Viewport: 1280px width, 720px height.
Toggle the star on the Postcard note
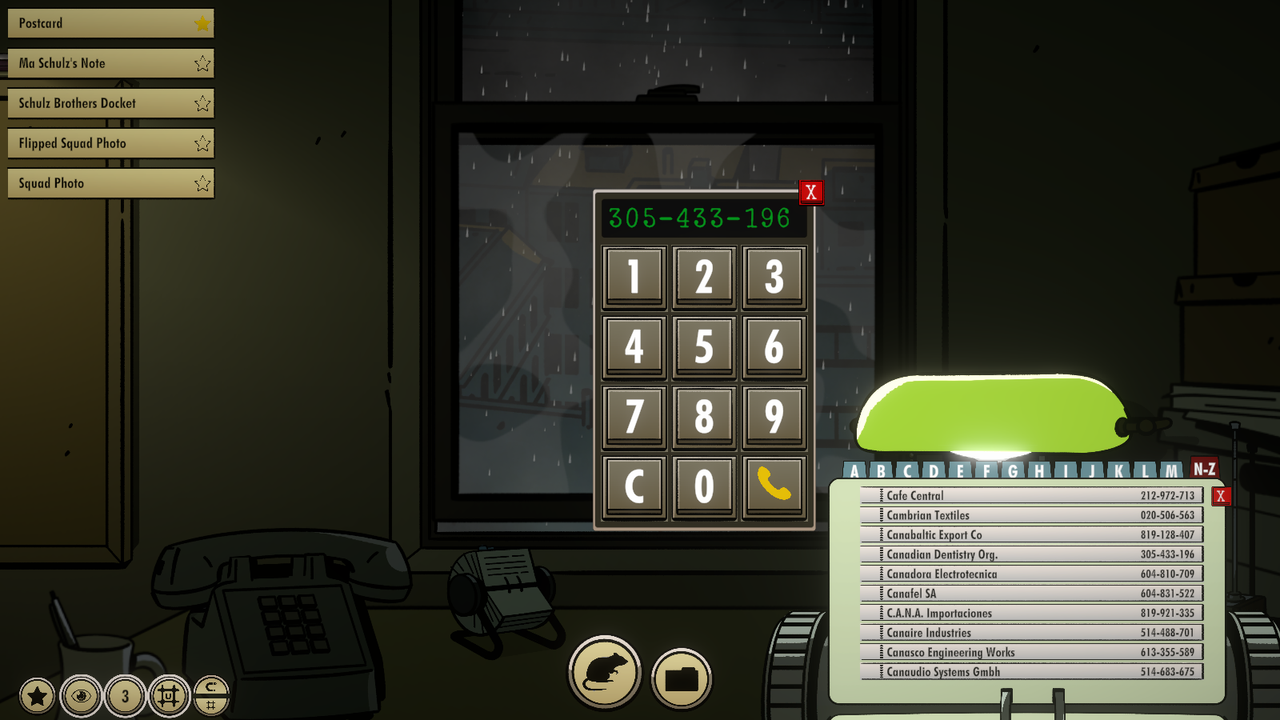click(200, 23)
